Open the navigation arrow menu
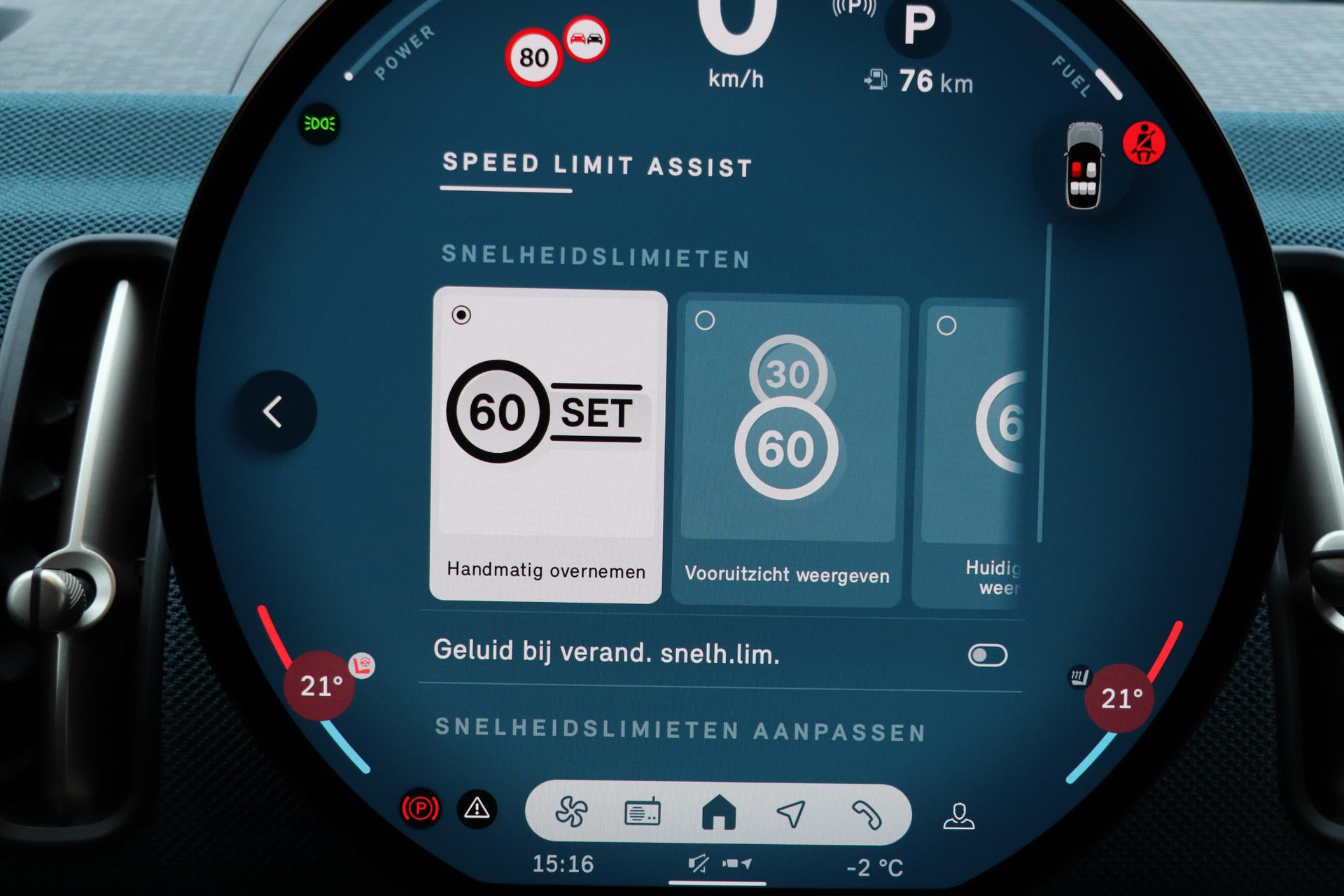The image size is (1344, 896). tap(791, 813)
